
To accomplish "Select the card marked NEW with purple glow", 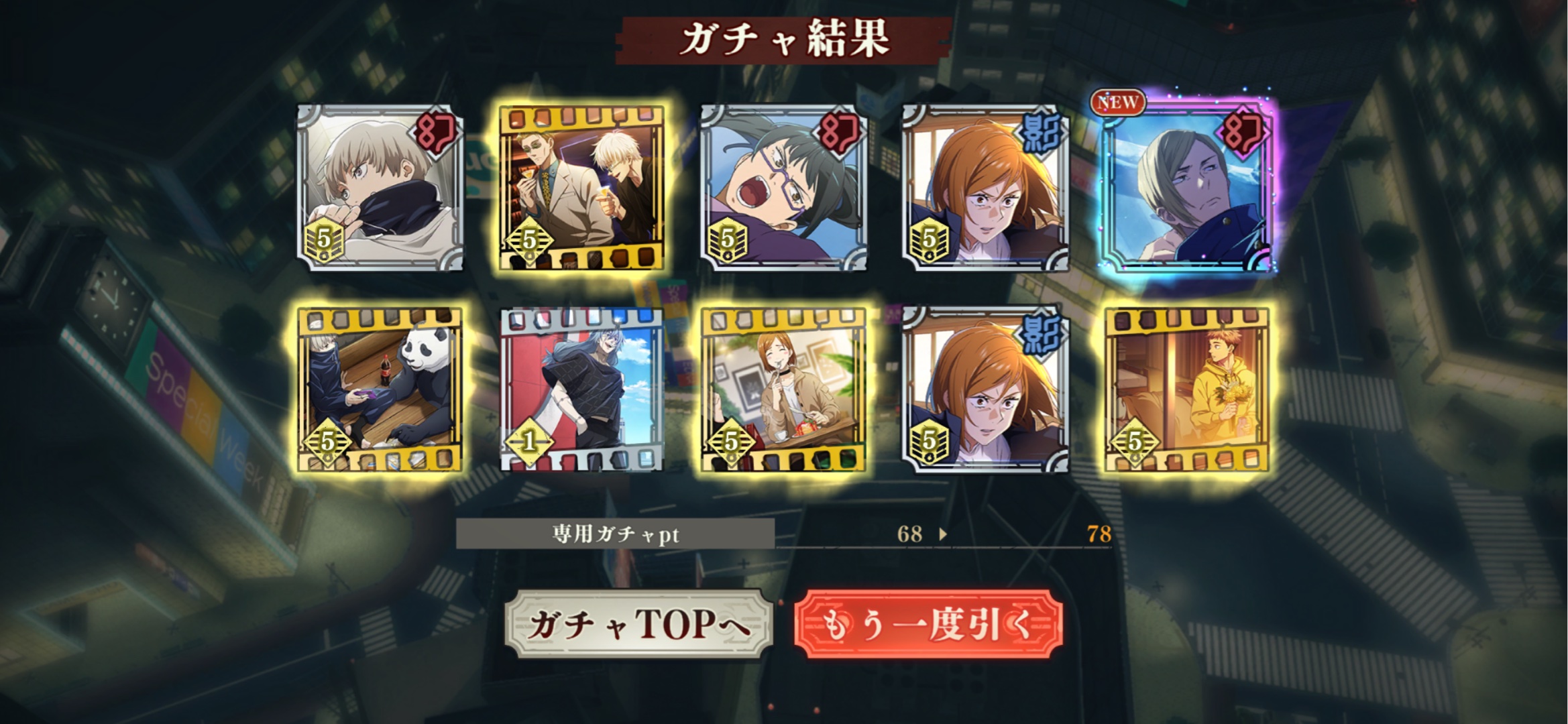I will tap(1186, 188).
